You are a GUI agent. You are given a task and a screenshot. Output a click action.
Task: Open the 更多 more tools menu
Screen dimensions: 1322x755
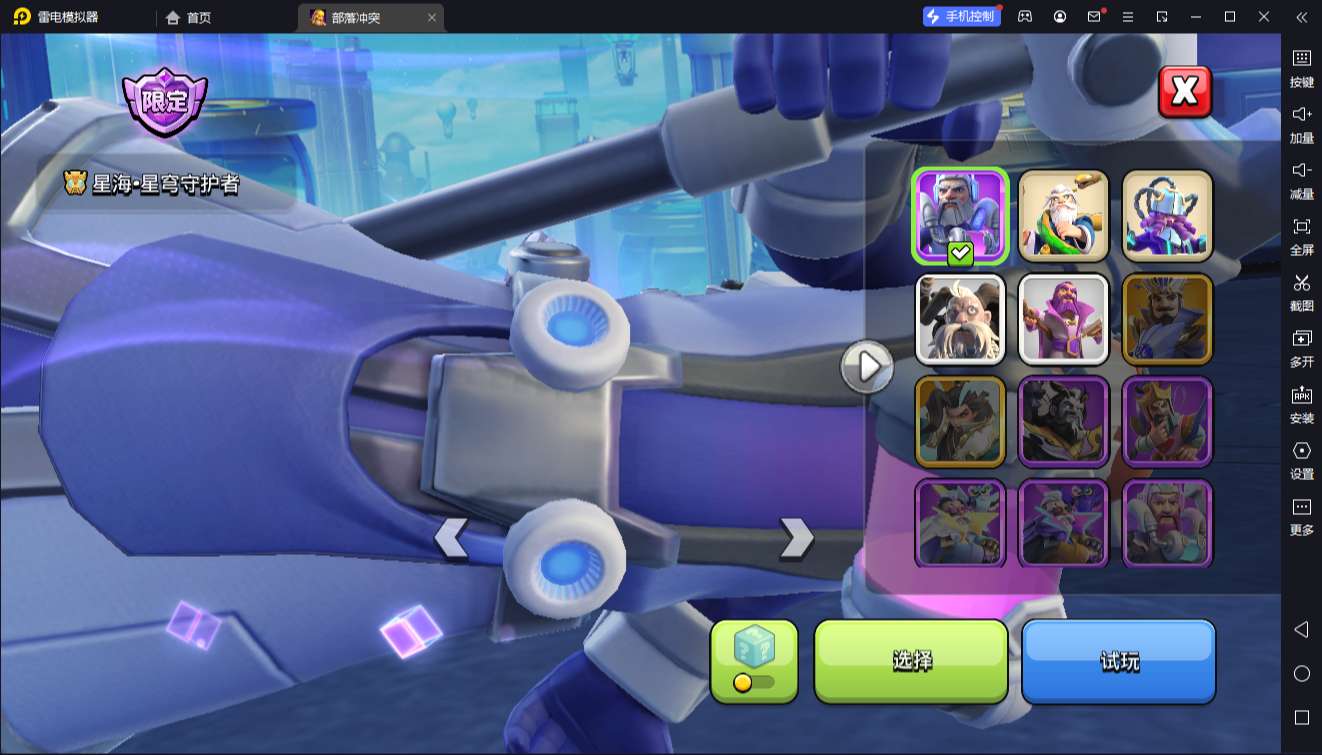click(1301, 516)
